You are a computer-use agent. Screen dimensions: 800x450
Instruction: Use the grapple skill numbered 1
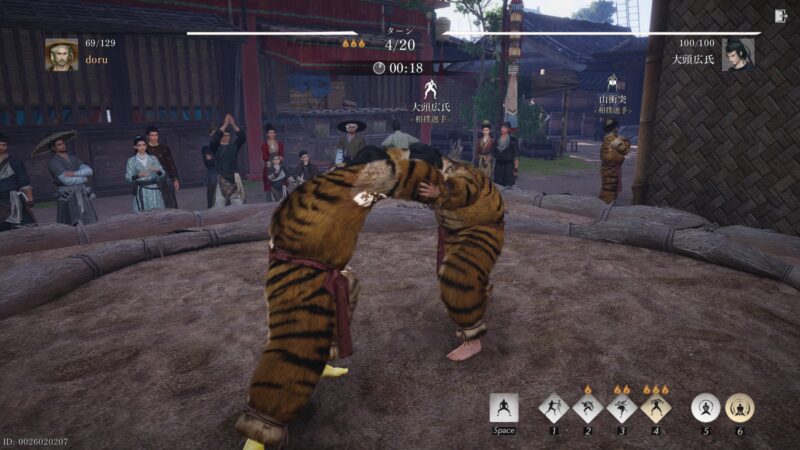(x=553, y=408)
